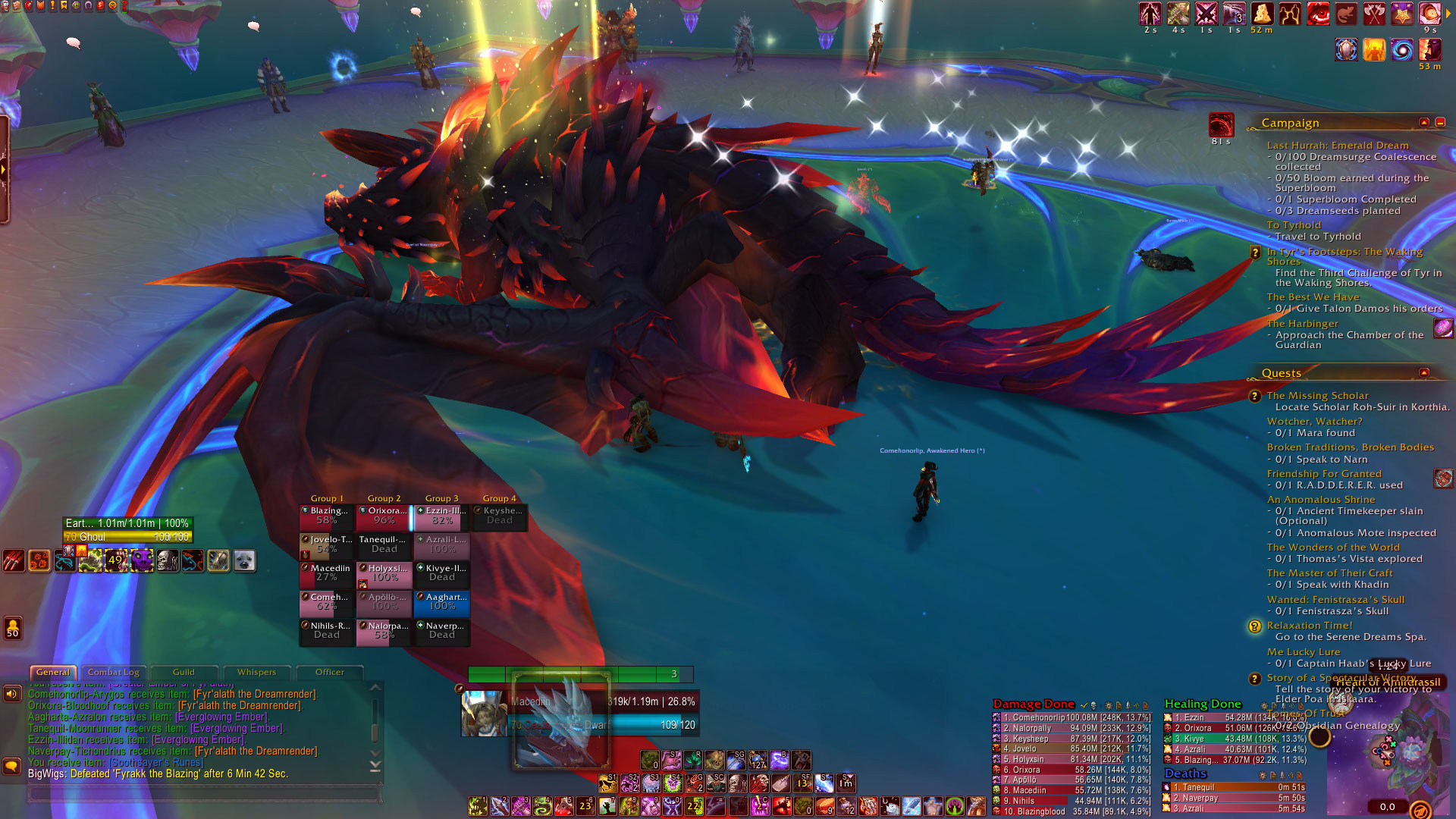Open the Heart of Amirdrassil minimap
Viewport: 1456px width, 819px height.
tap(1388, 751)
